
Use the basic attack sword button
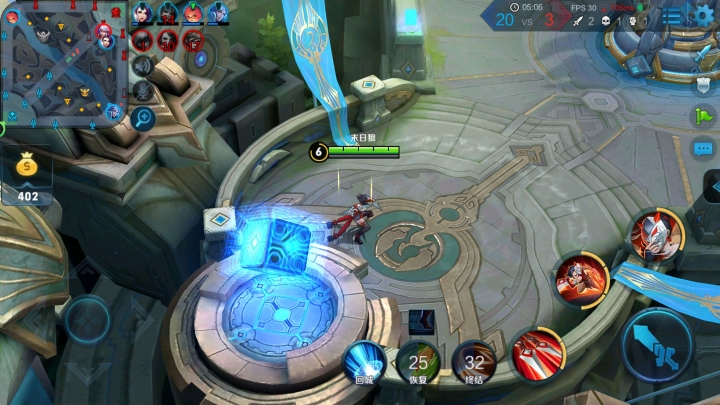click(x=657, y=345)
